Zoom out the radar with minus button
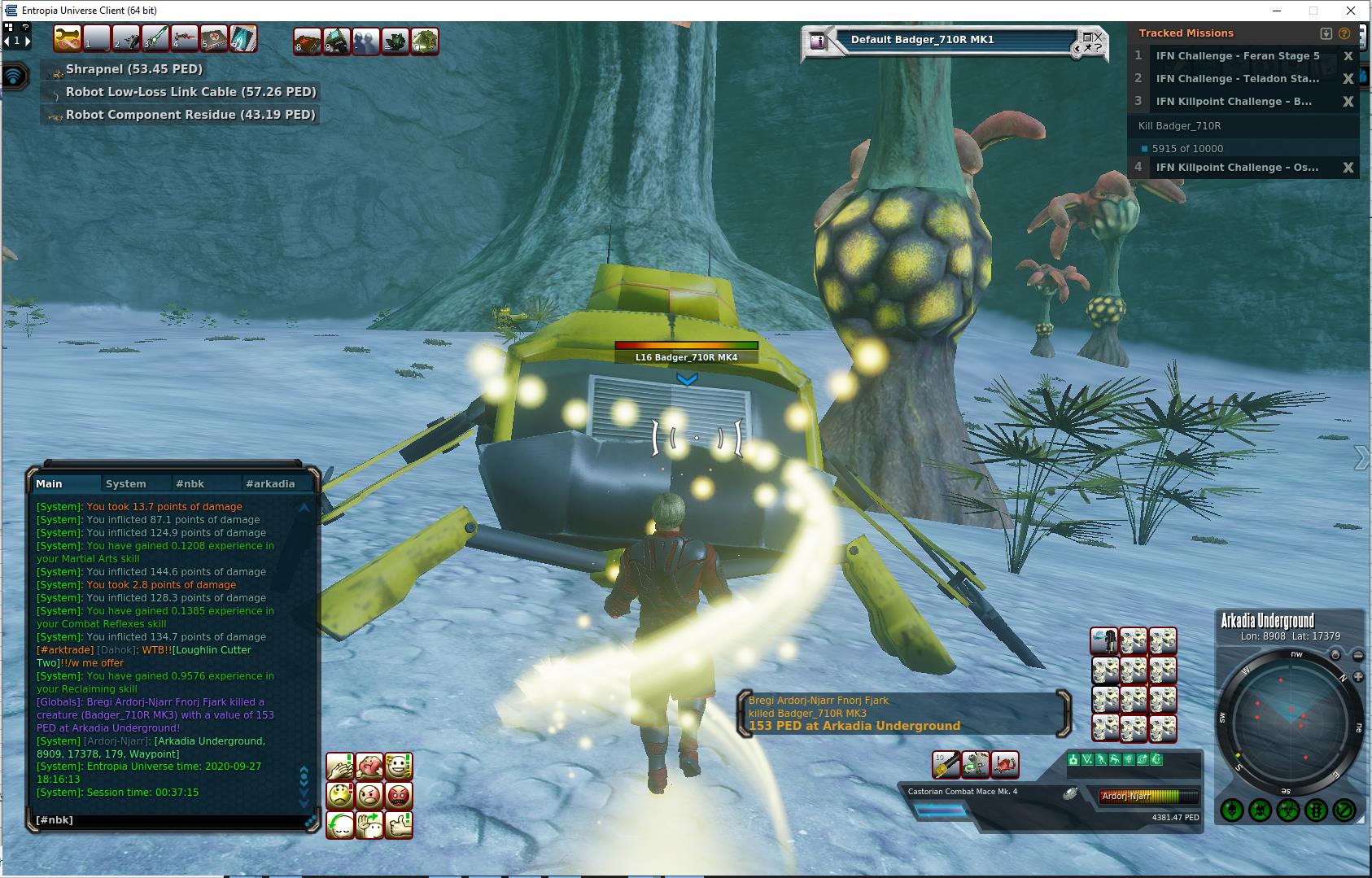The width and height of the screenshot is (1372, 878). [x=1358, y=655]
